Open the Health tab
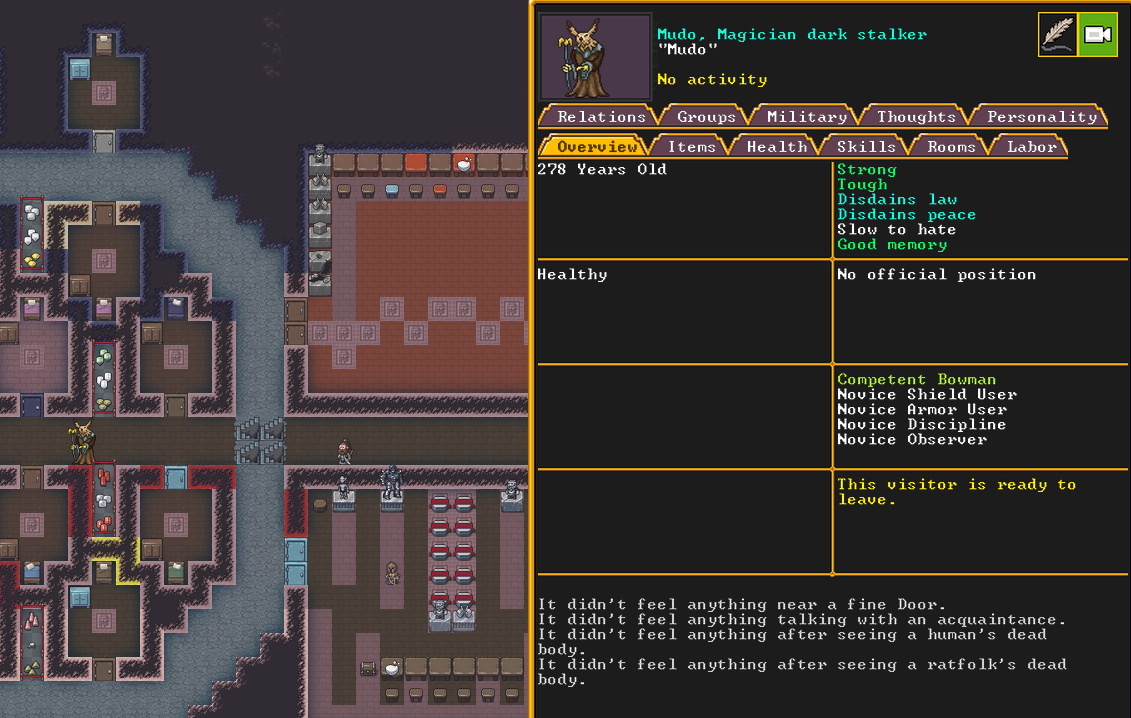Screen dimensions: 1131x718 (x=776, y=147)
